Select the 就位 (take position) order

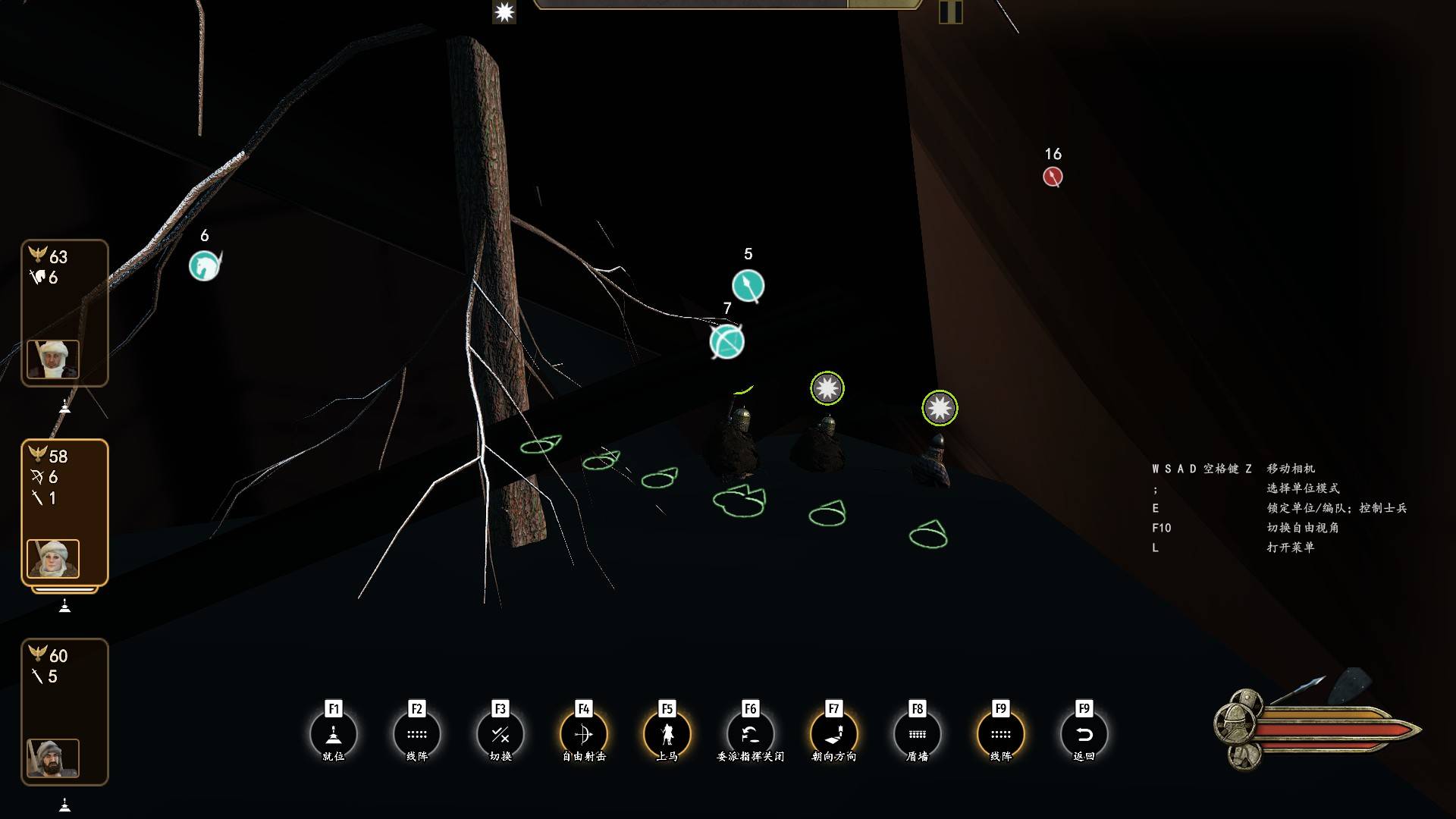click(x=334, y=734)
